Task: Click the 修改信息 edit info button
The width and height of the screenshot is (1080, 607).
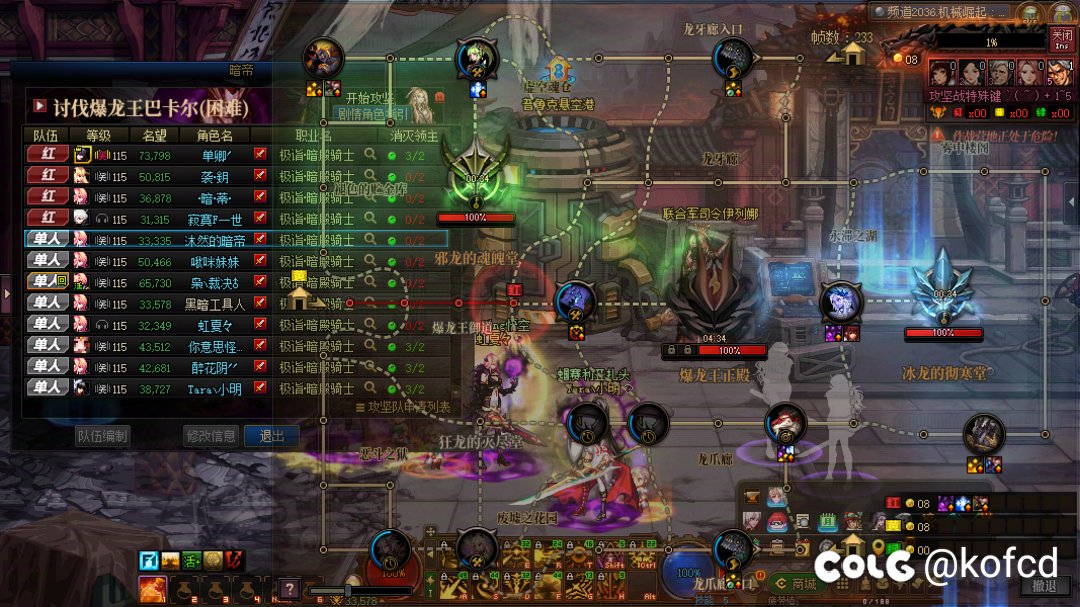Action: (211, 436)
